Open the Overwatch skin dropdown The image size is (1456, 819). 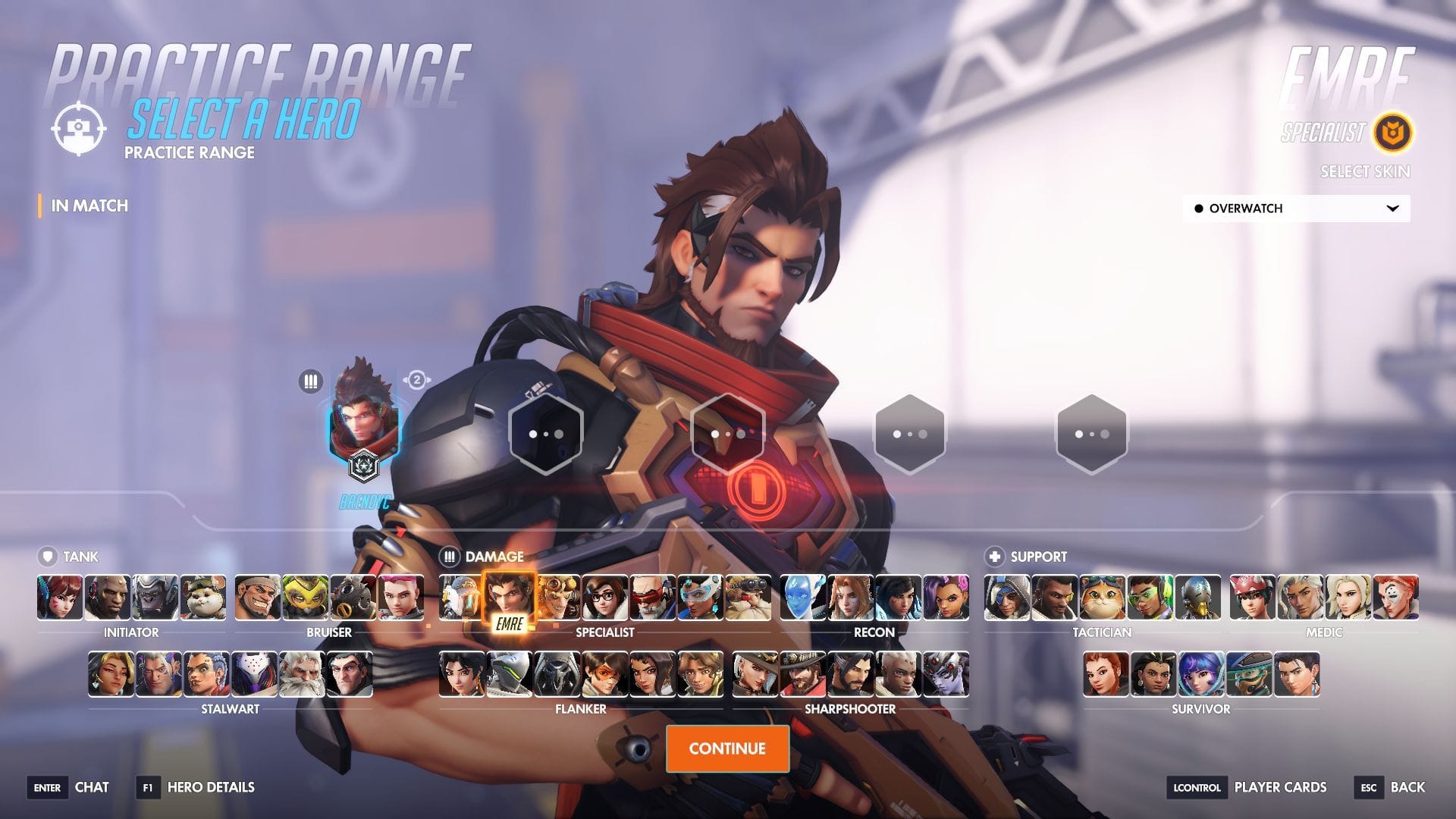coord(1296,209)
